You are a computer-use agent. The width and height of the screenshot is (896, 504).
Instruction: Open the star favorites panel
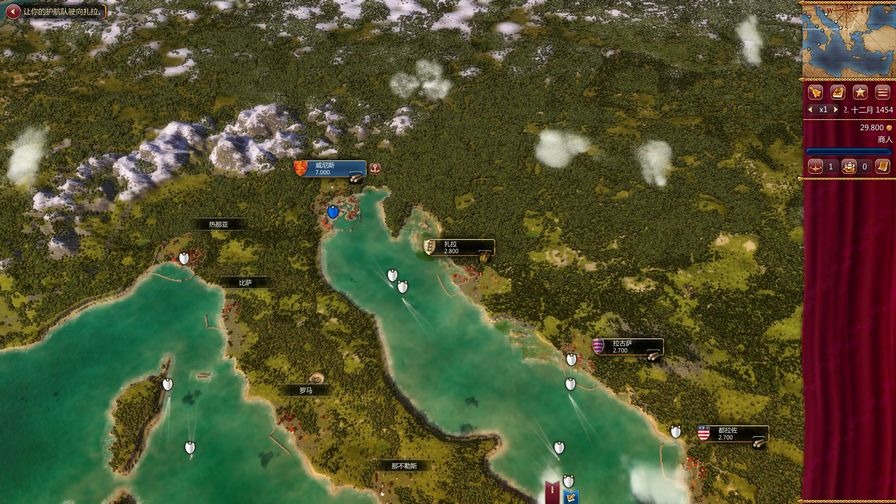(x=858, y=92)
